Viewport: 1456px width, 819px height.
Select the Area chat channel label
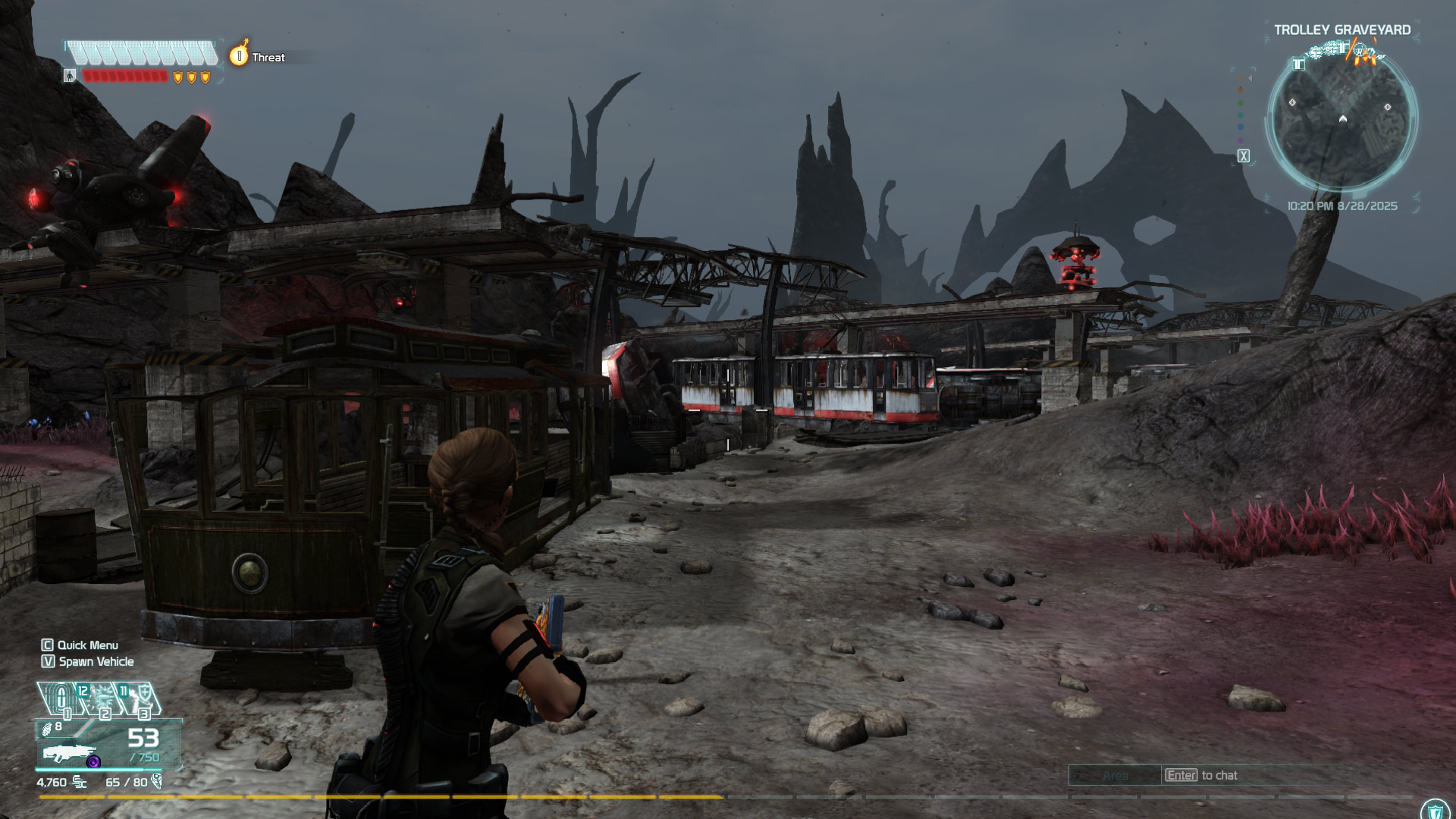(x=1115, y=775)
